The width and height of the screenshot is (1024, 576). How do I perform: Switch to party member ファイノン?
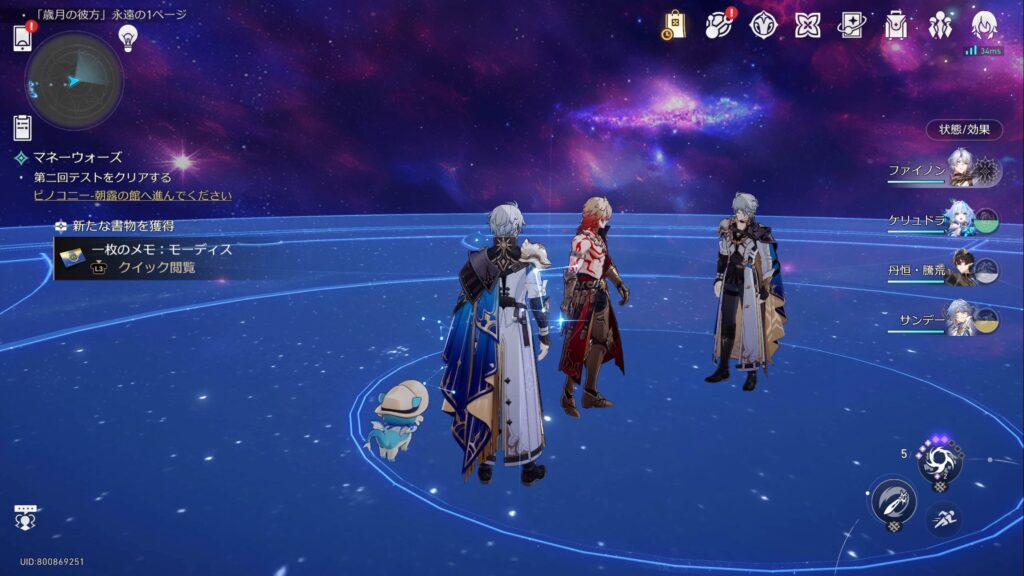[945, 171]
